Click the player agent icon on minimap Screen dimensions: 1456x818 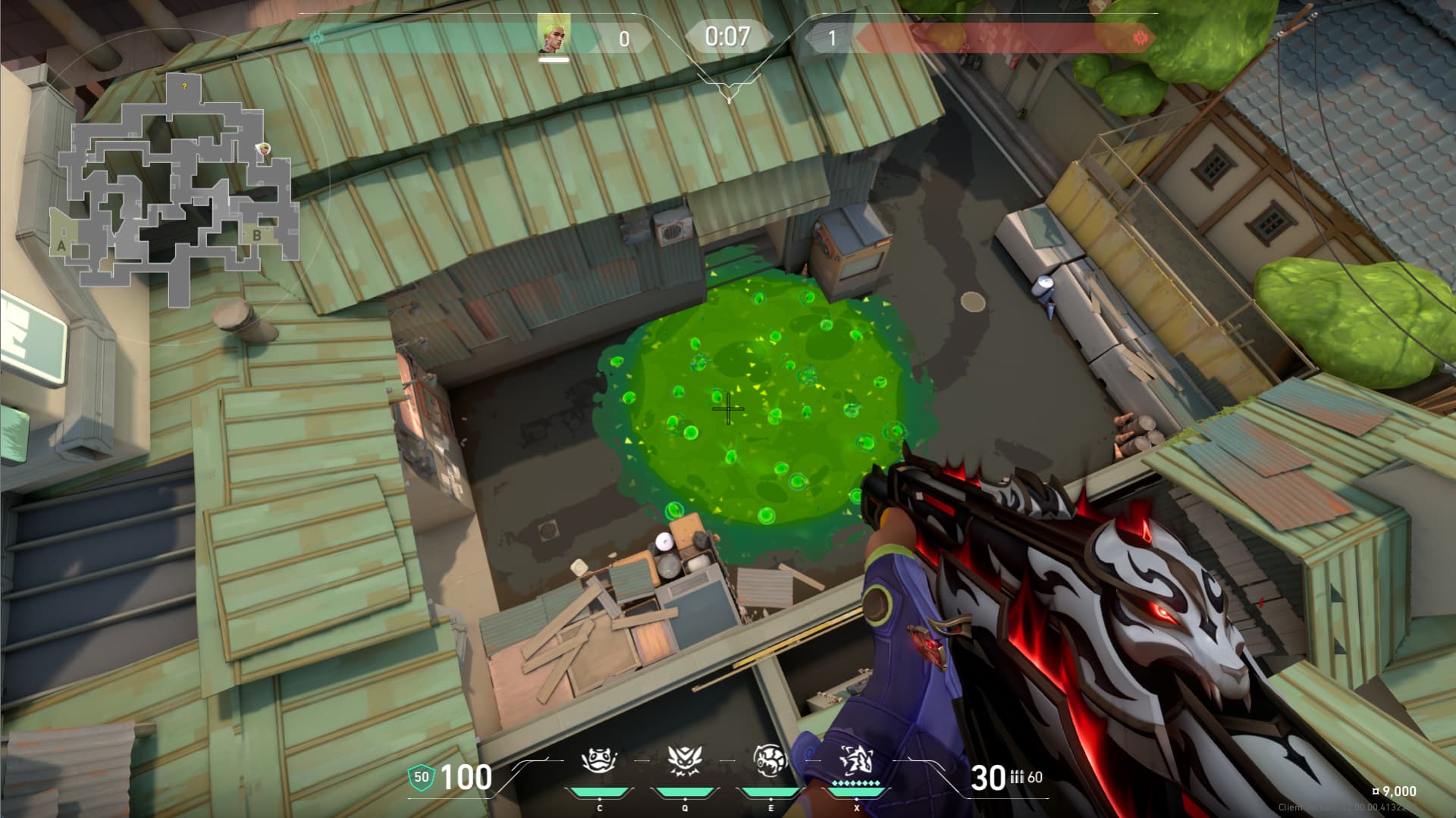tap(264, 149)
